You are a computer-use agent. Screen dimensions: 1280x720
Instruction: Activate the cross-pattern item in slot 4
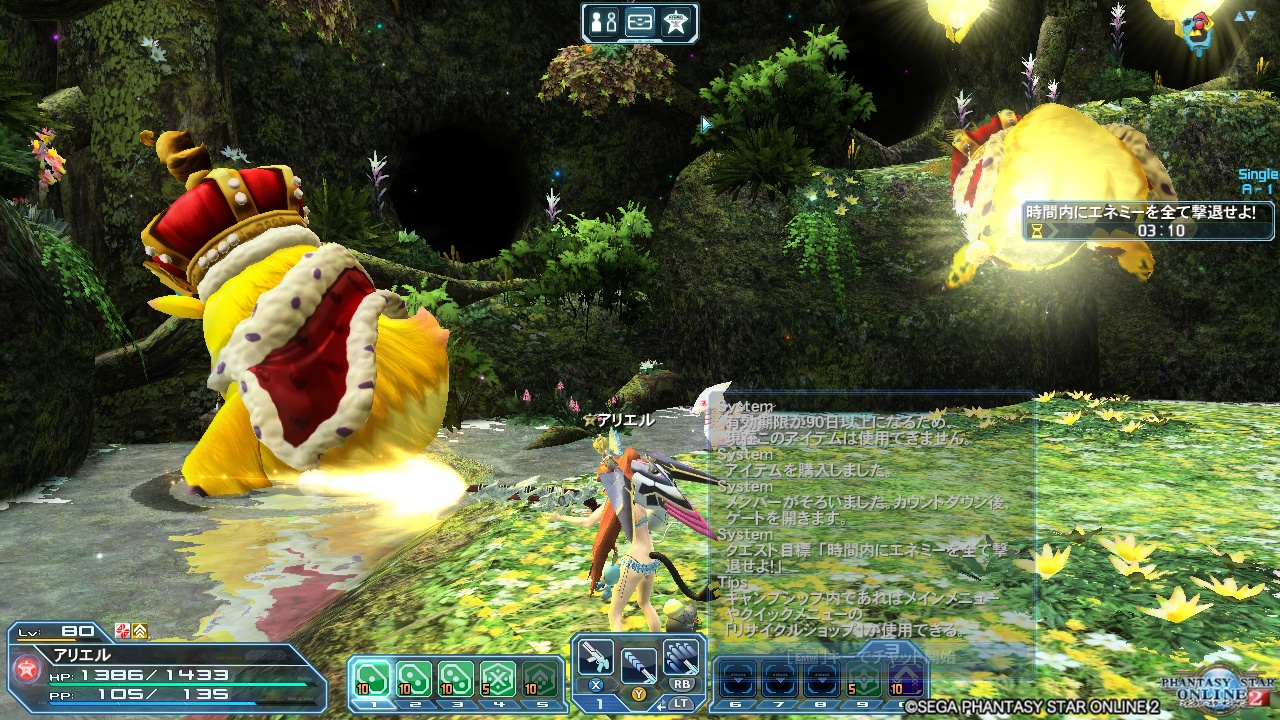497,680
